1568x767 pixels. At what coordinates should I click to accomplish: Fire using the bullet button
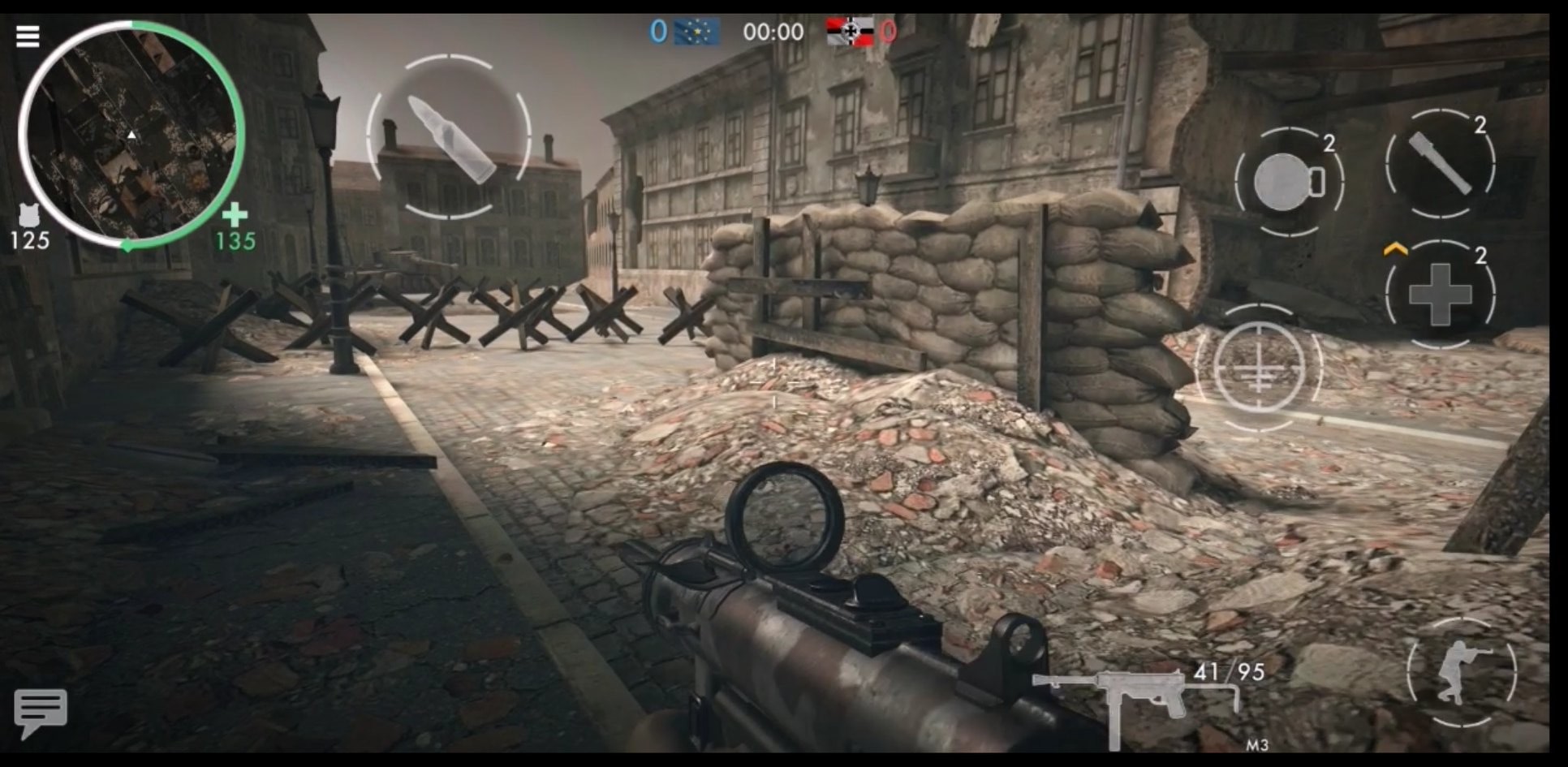[x=449, y=136]
